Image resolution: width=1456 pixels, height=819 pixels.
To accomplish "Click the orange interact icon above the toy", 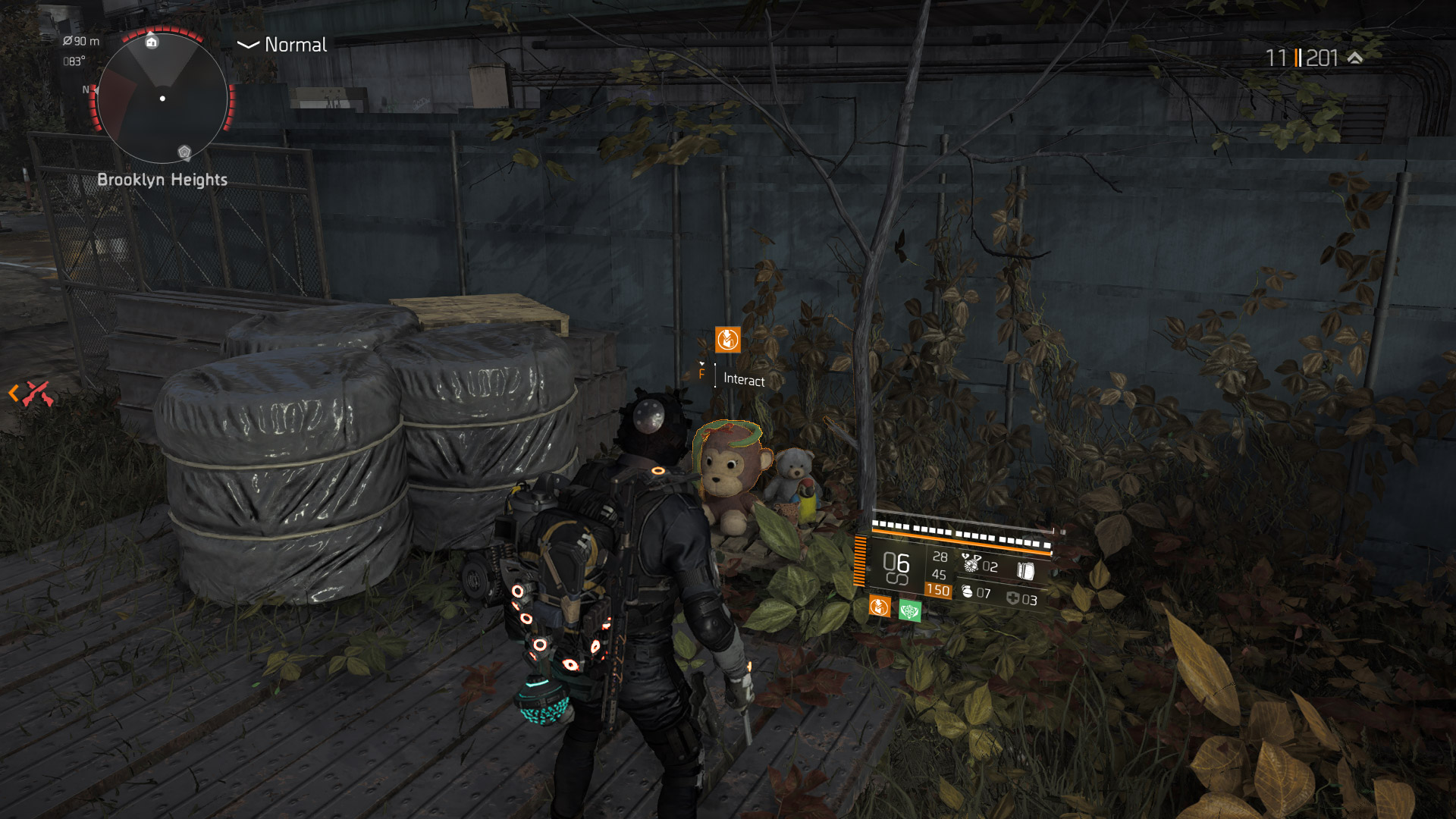I will 727,339.
